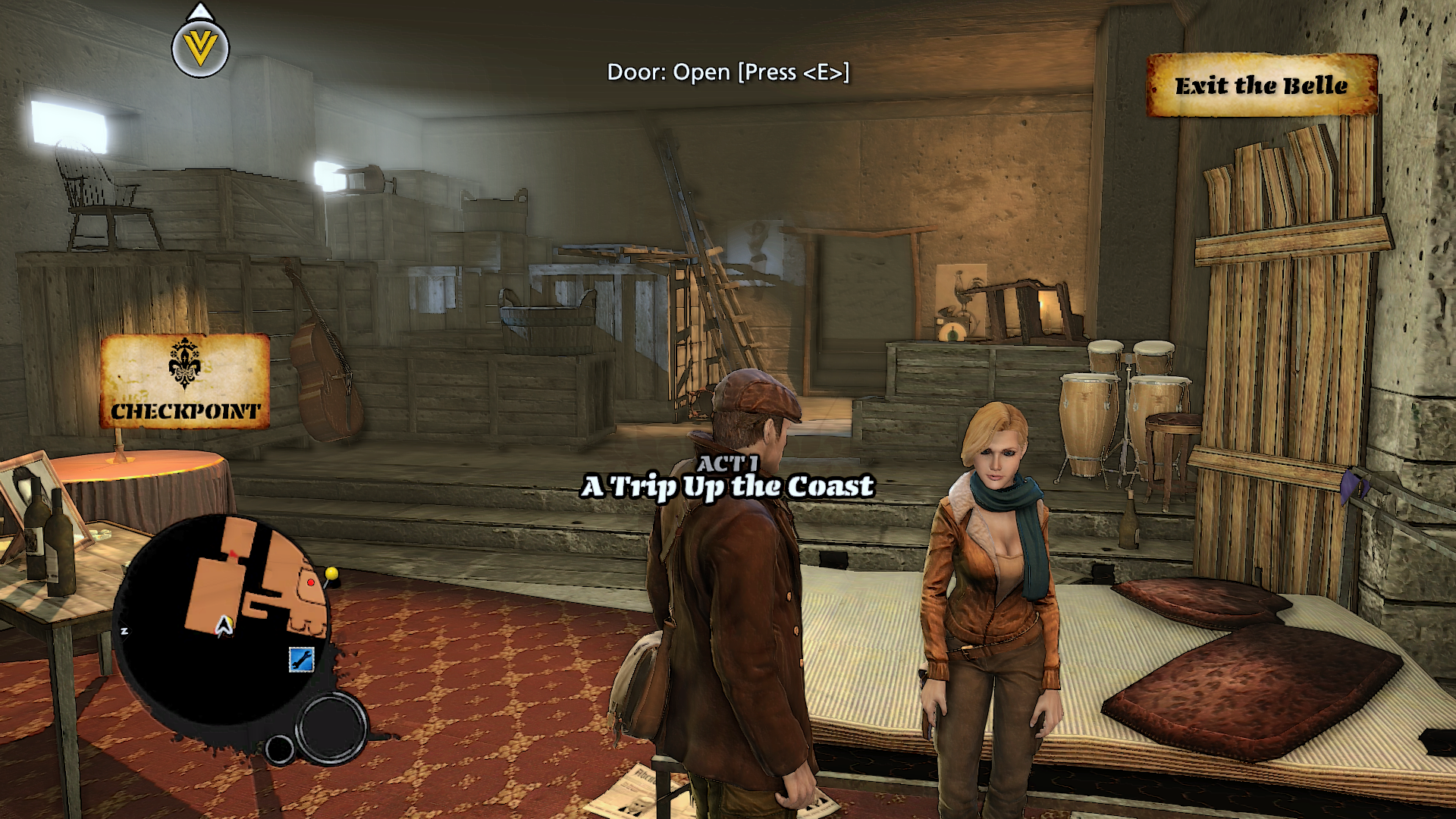Image resolution: width=1456 pixels, height=819 pixels.
Task: Click the Checkpoint notification banner
Action: (x=185, y=381)
